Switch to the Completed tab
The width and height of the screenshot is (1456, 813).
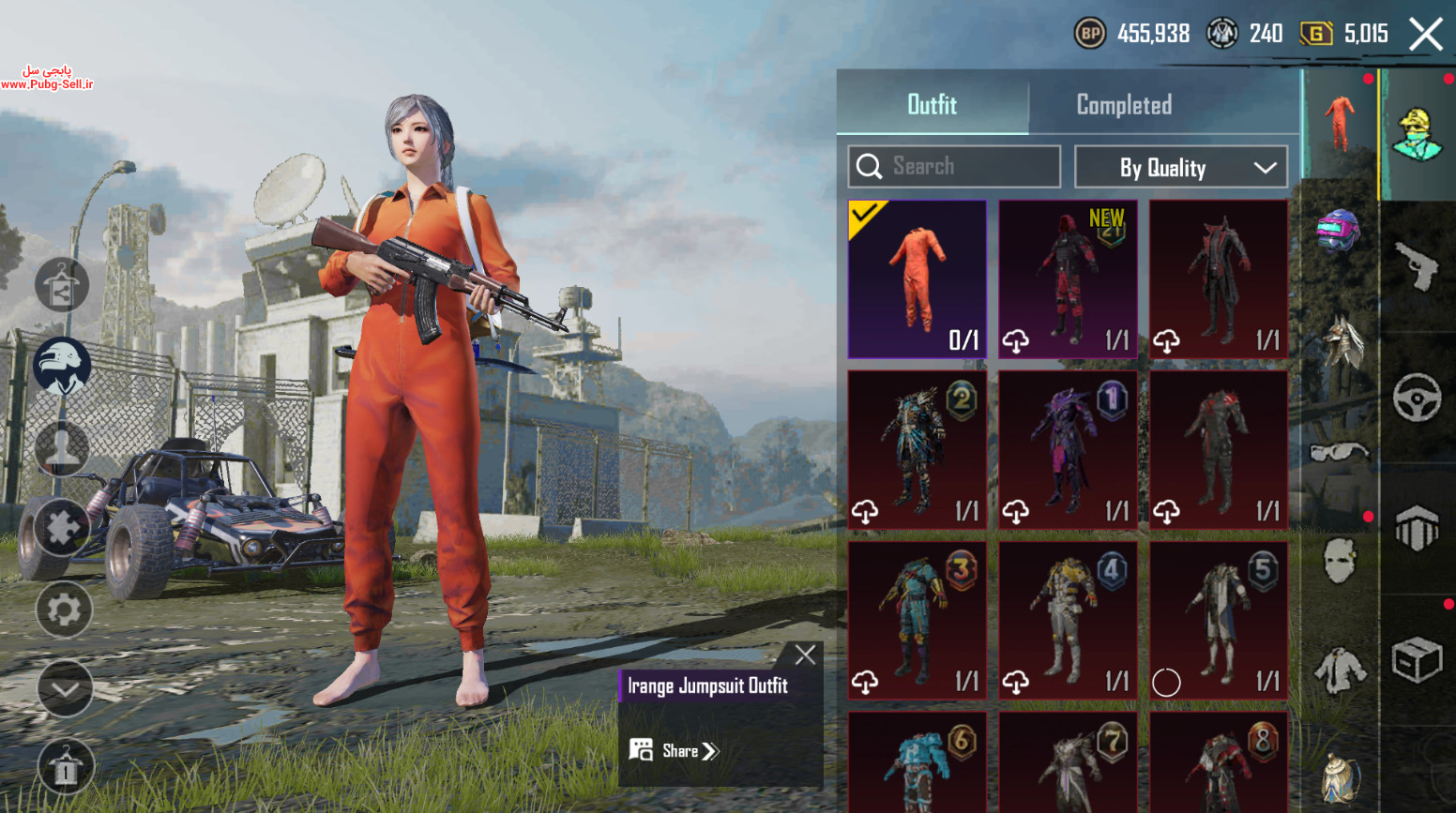point(1124,105)
